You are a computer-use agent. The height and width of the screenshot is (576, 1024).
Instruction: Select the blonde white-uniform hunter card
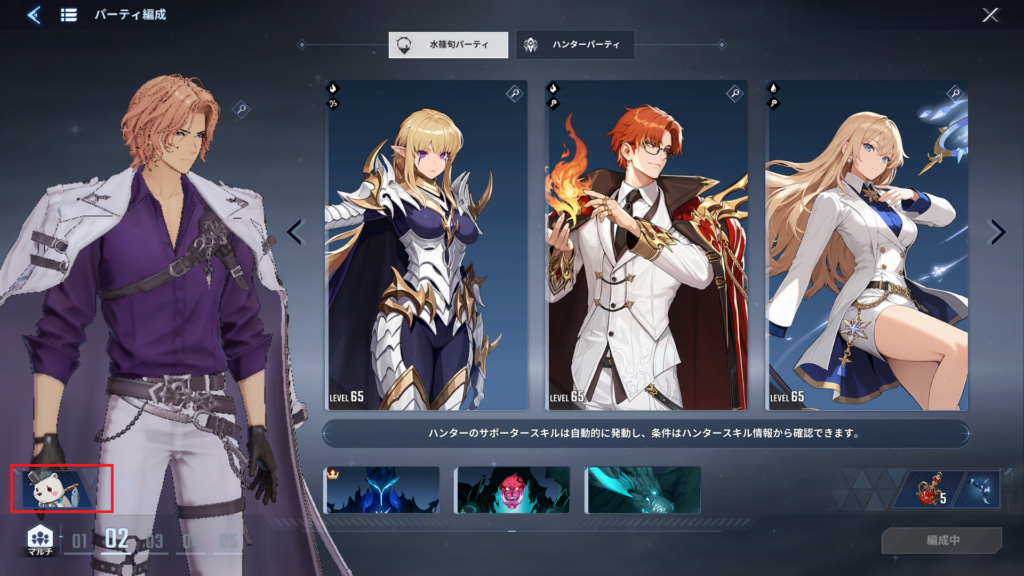[867, 245]
